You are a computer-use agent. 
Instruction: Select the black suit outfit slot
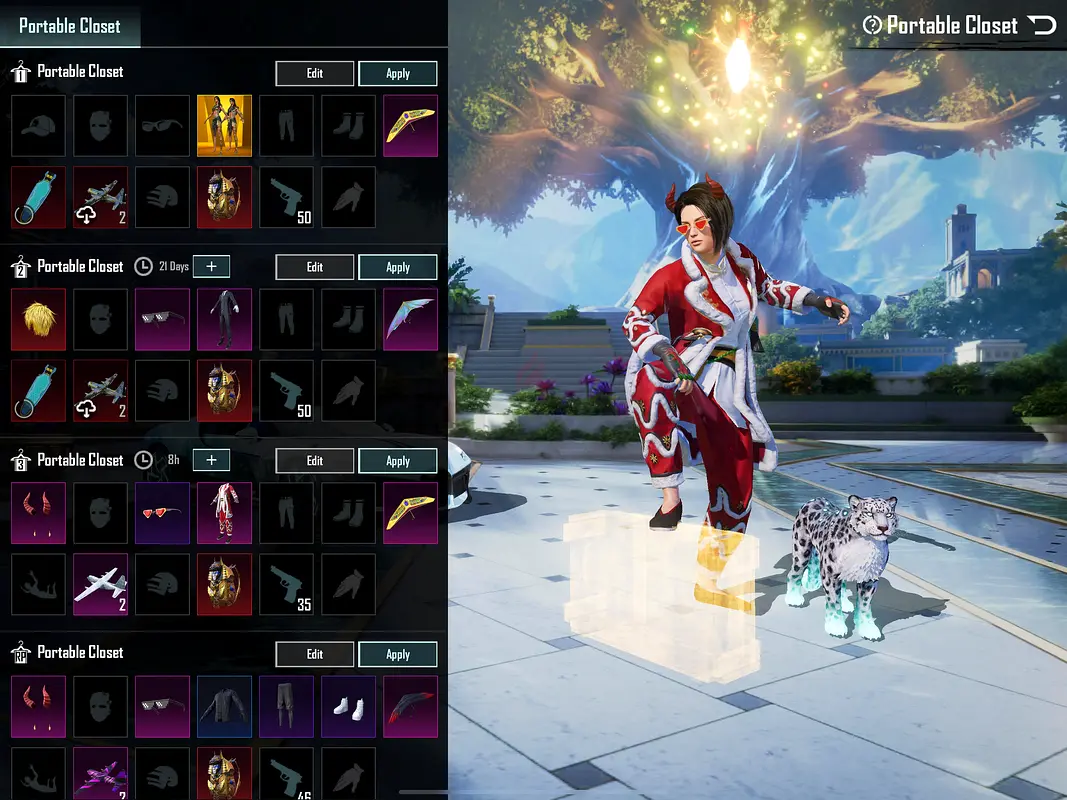[224, 320]
